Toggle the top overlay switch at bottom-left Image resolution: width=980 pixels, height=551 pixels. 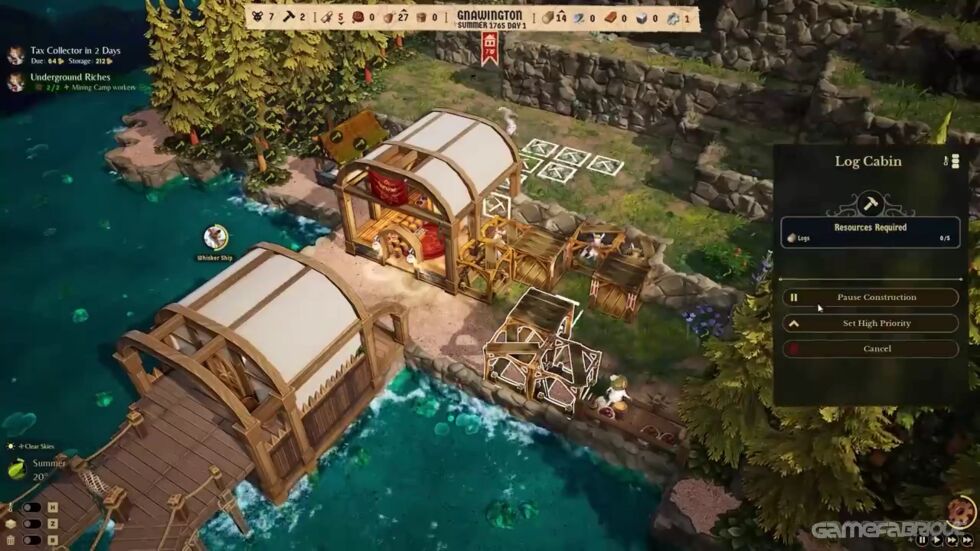coord(33,508)
